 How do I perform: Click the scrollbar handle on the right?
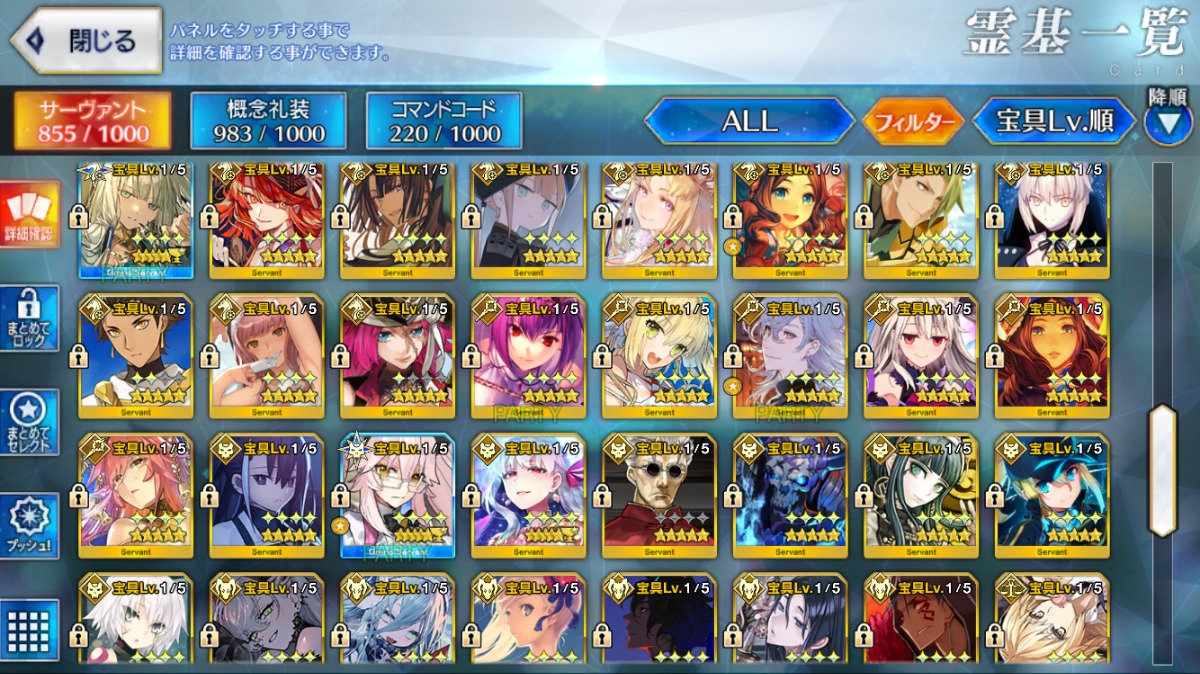[1162, 470]
